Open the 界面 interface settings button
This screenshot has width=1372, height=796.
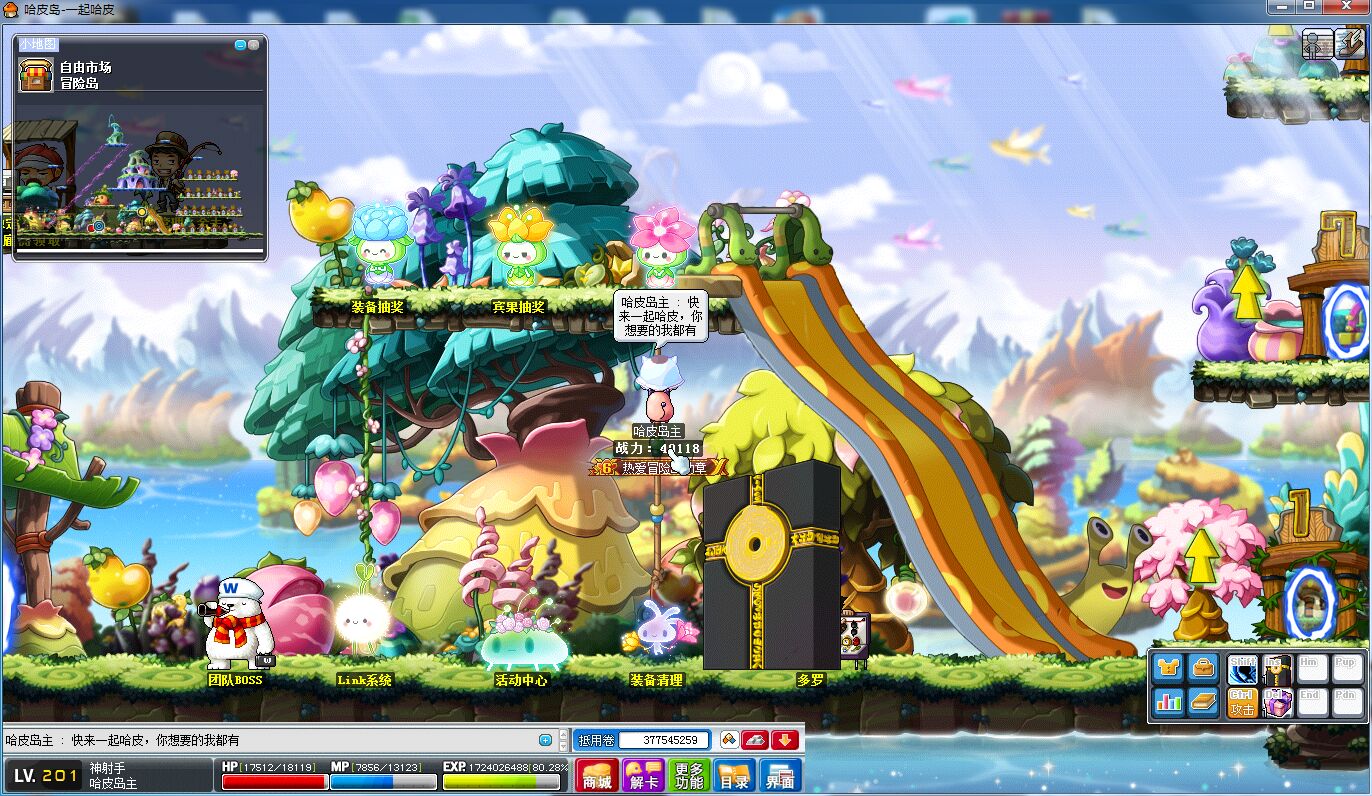click(x=780, y=775)
